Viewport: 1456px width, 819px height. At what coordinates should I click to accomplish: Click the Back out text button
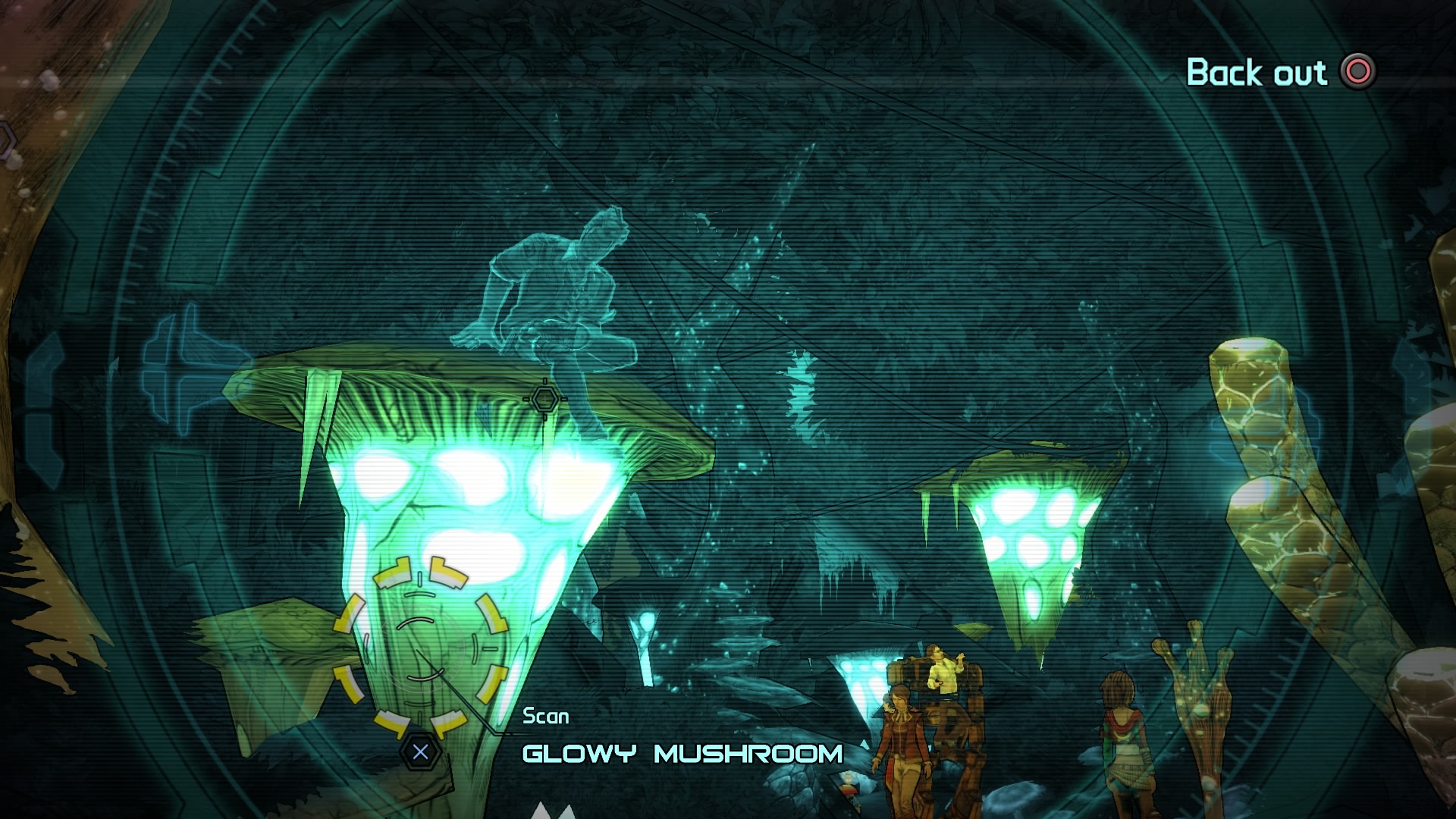pyautogui.click(x=1258, y=73)
